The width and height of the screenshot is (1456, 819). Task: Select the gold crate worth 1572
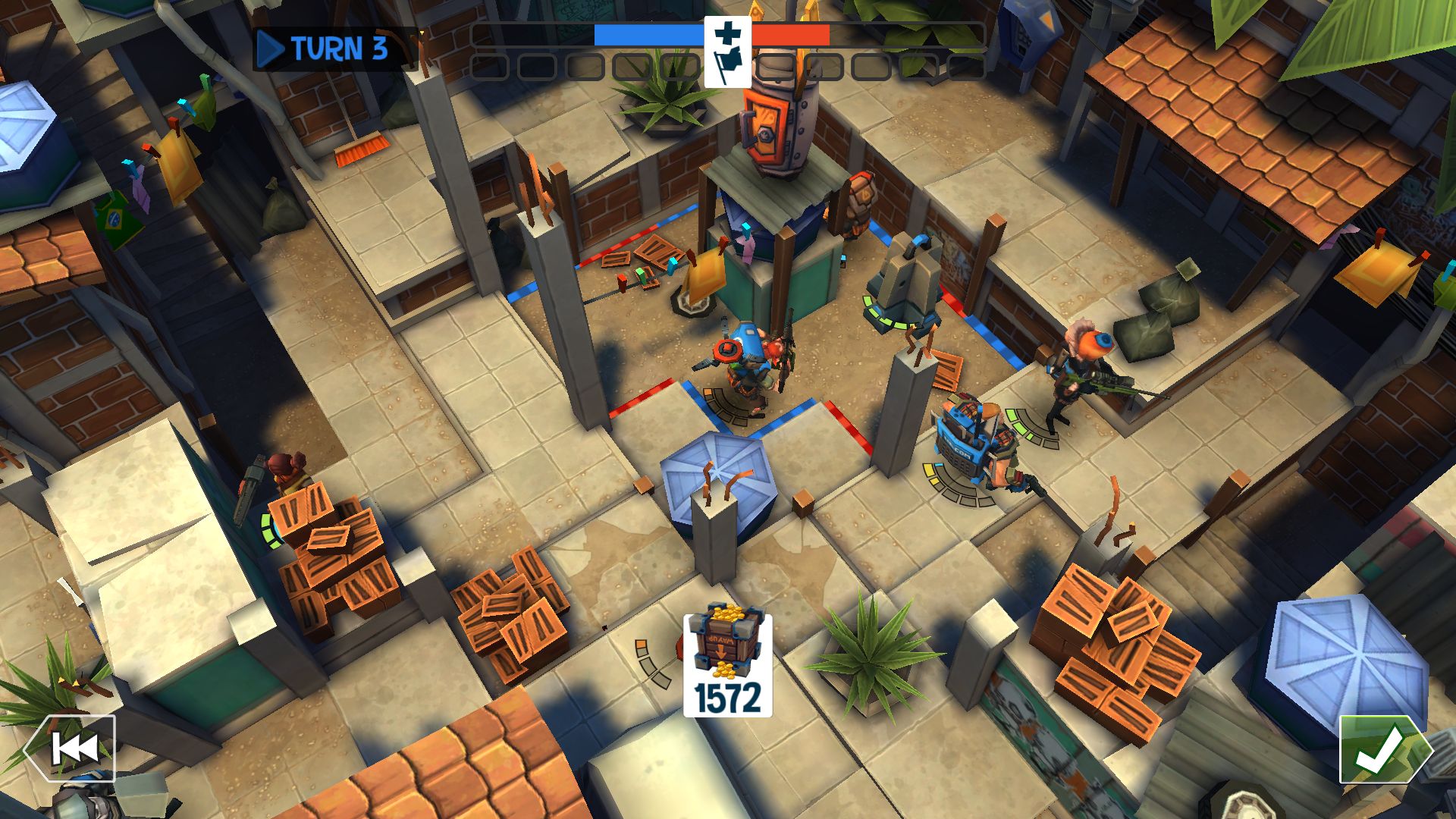(727, 664)
